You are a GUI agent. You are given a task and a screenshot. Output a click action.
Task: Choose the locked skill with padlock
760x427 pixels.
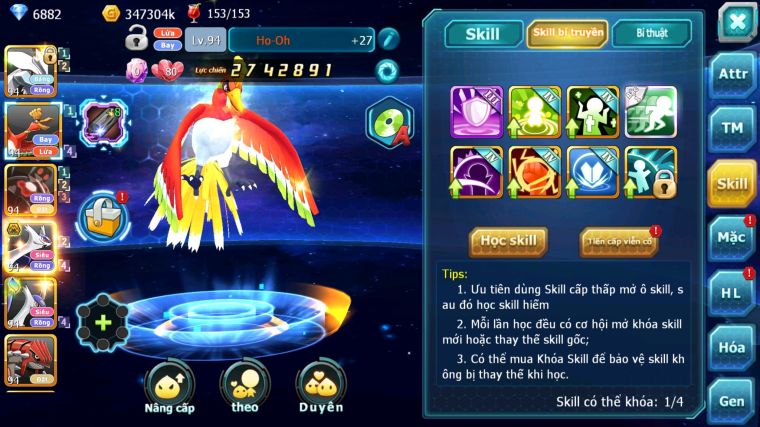tap(651, 172)
